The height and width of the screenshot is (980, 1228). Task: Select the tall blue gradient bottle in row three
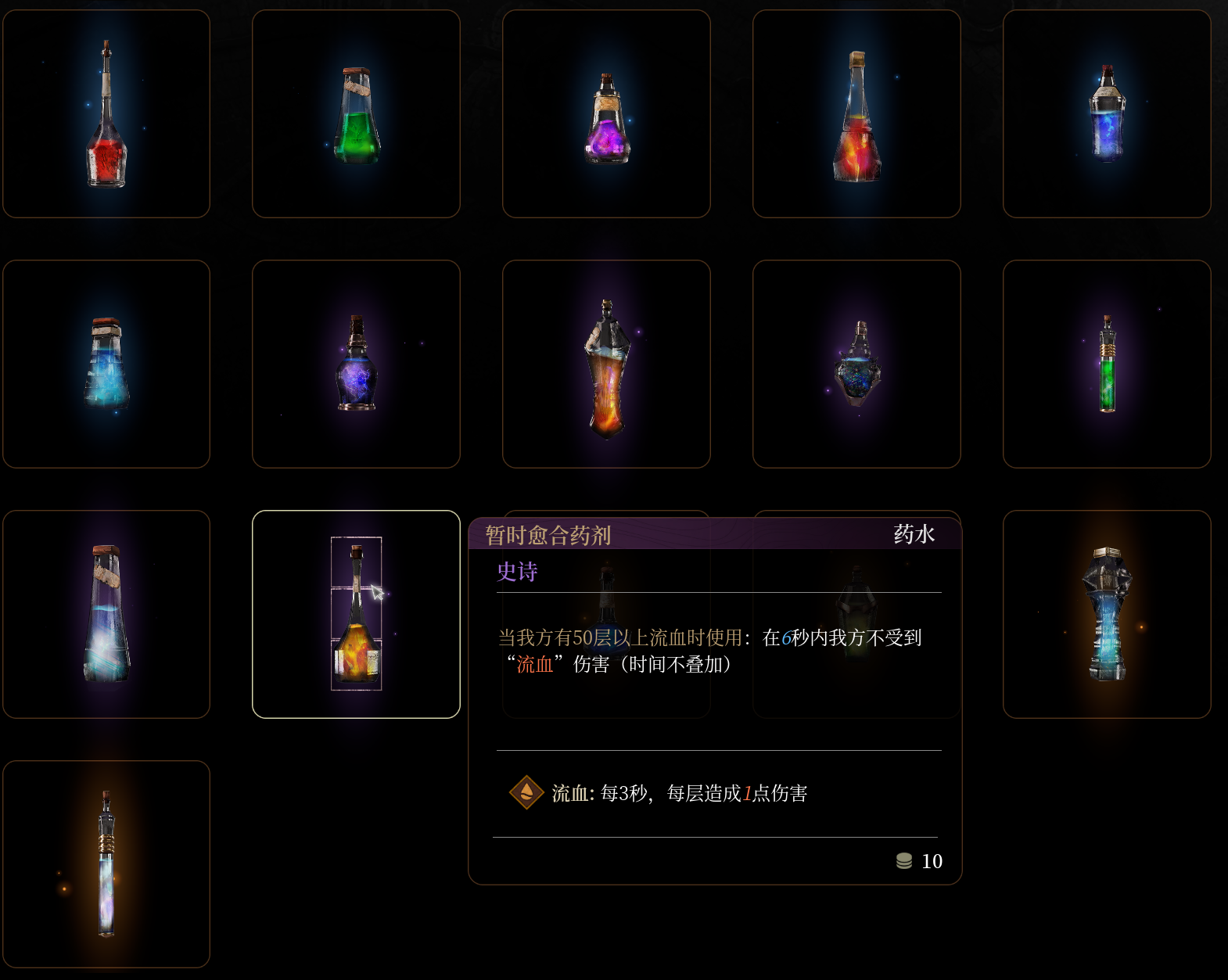pos(106,614)
